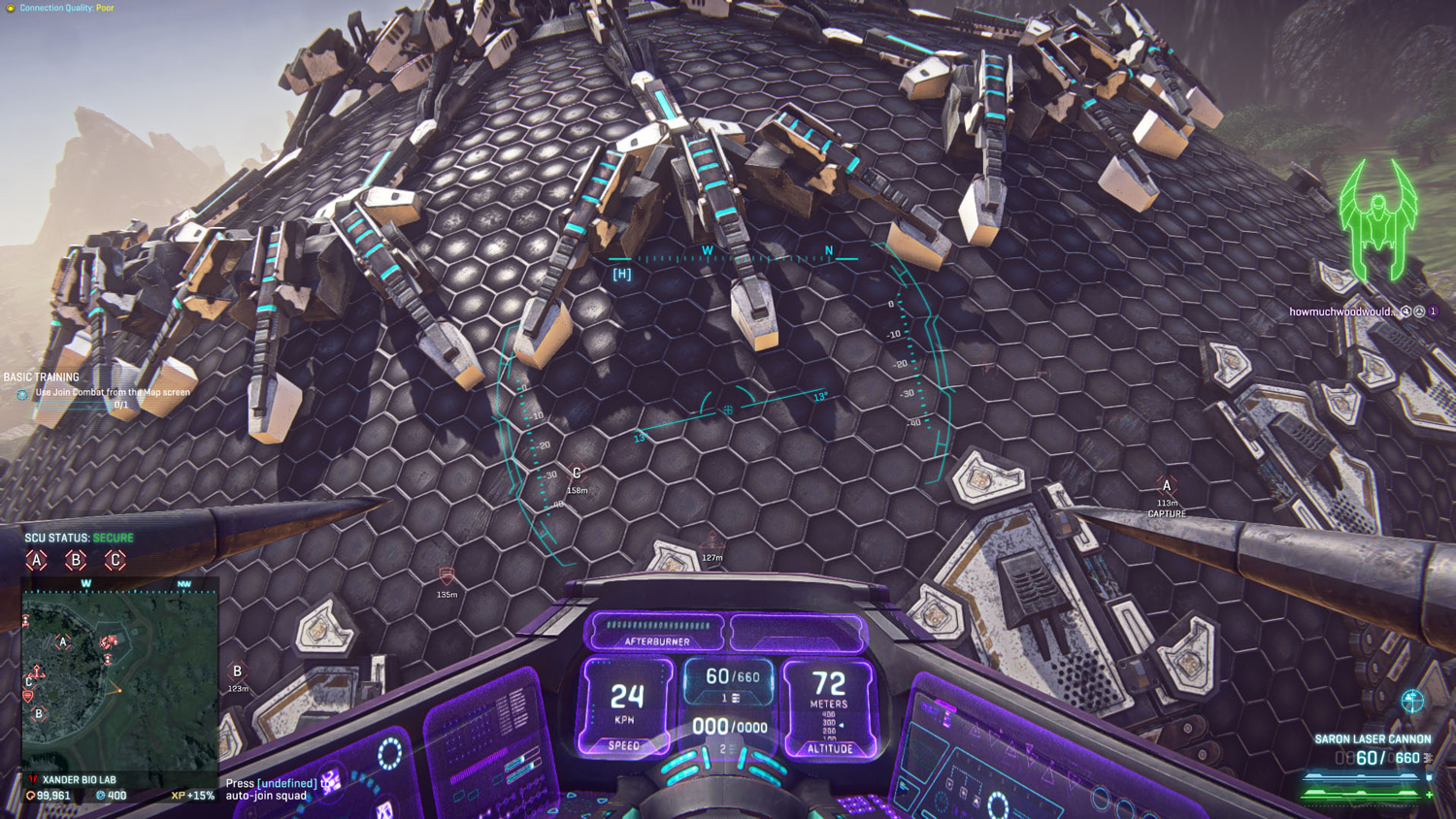Click the Xander Bio Lab location label
1456x819 pixels.
(x=79, y=779)
